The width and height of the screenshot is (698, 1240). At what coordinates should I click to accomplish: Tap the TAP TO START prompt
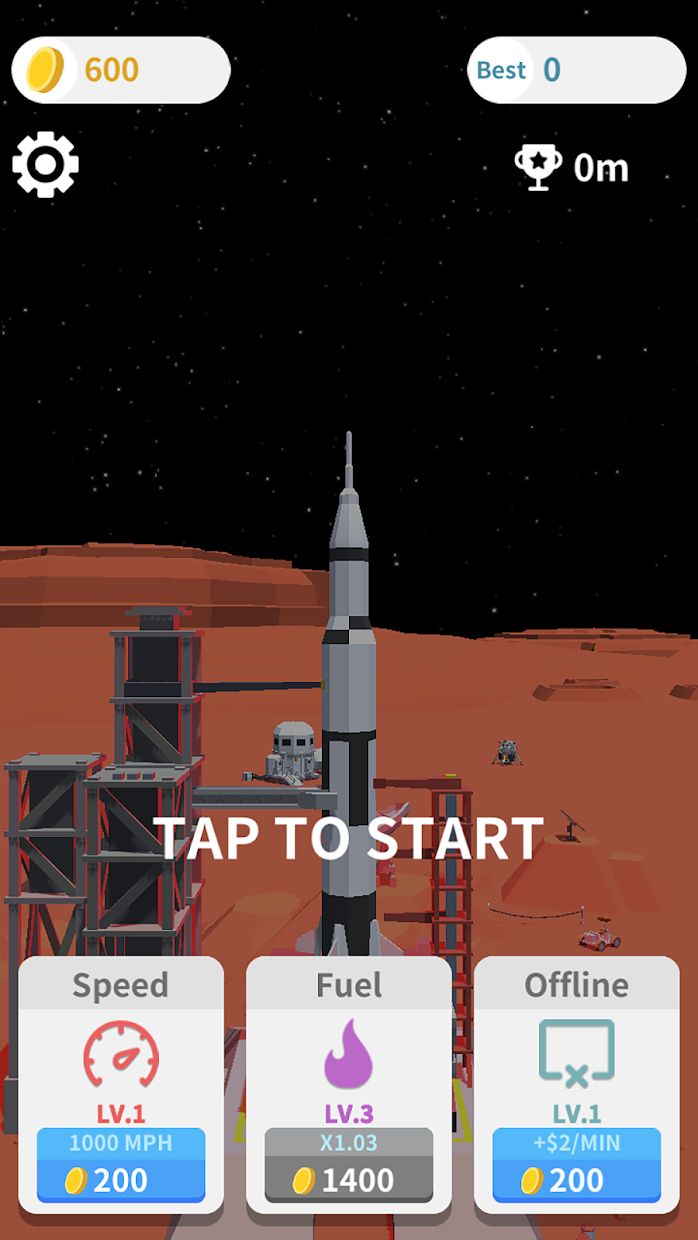[349, 838]
